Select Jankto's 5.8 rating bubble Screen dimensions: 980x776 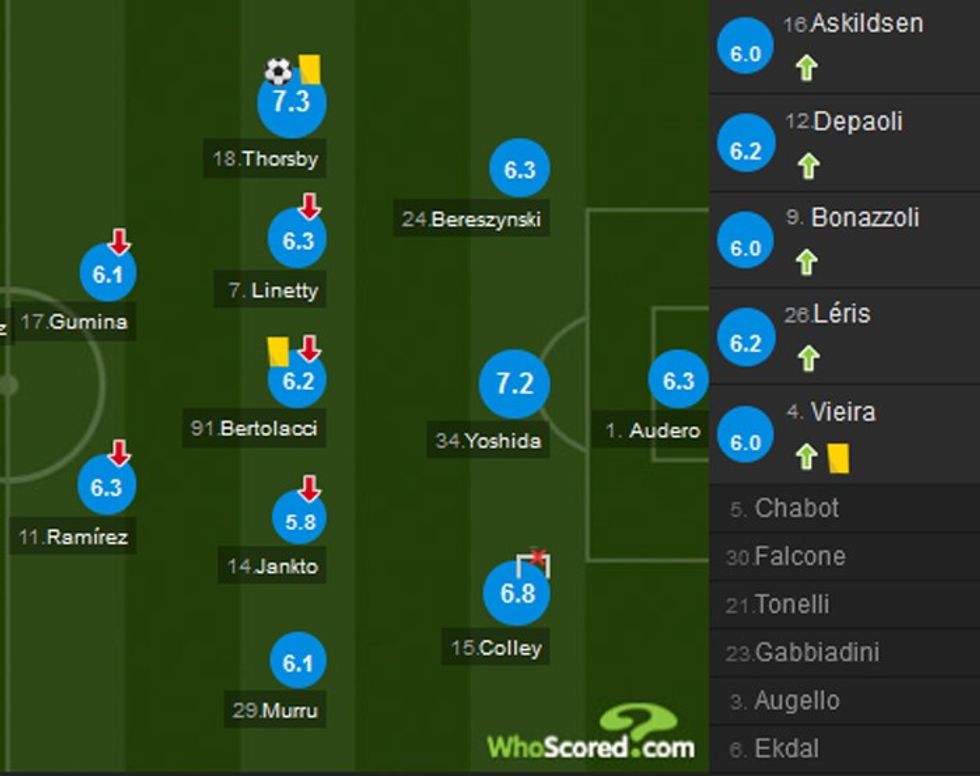(x=299, y=520)
